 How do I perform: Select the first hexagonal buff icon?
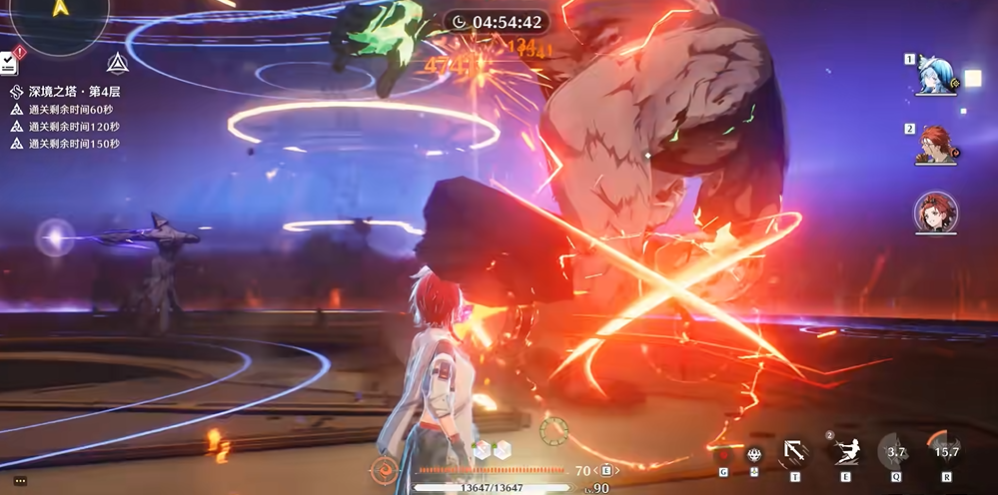click(482, 450)
